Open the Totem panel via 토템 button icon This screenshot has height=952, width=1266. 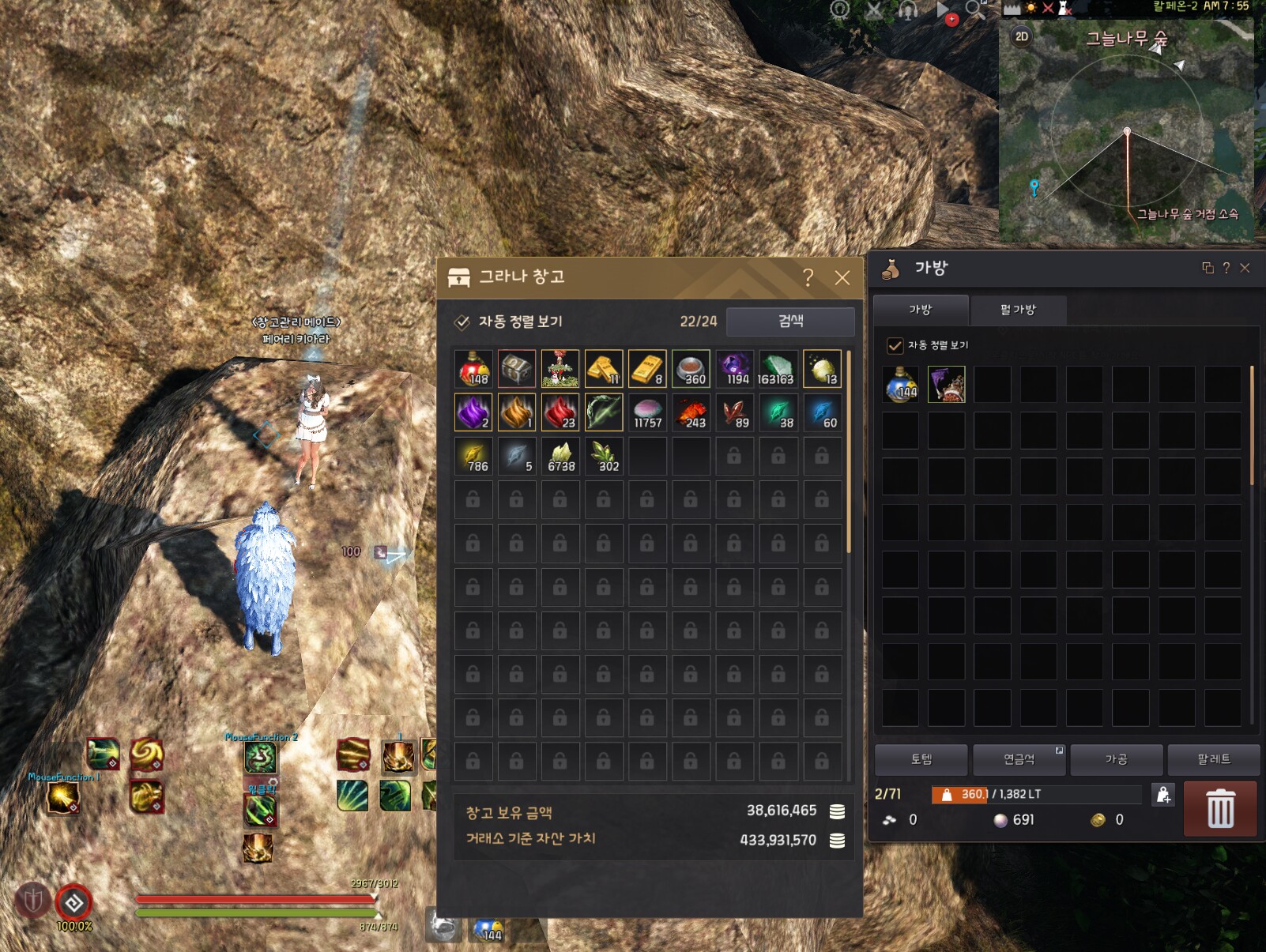click(x=921, y=759)
